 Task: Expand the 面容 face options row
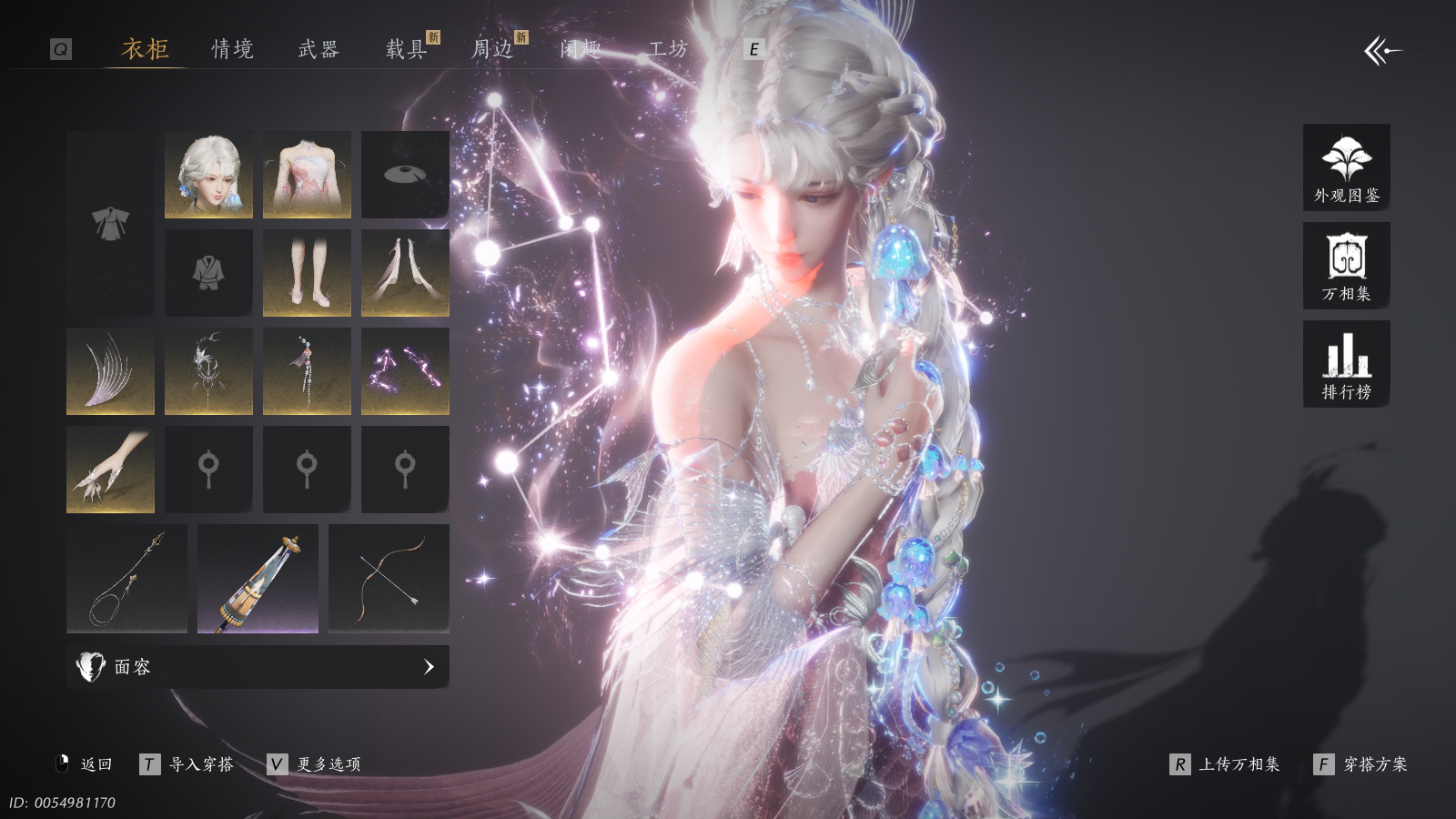click(x=258, y=667)
